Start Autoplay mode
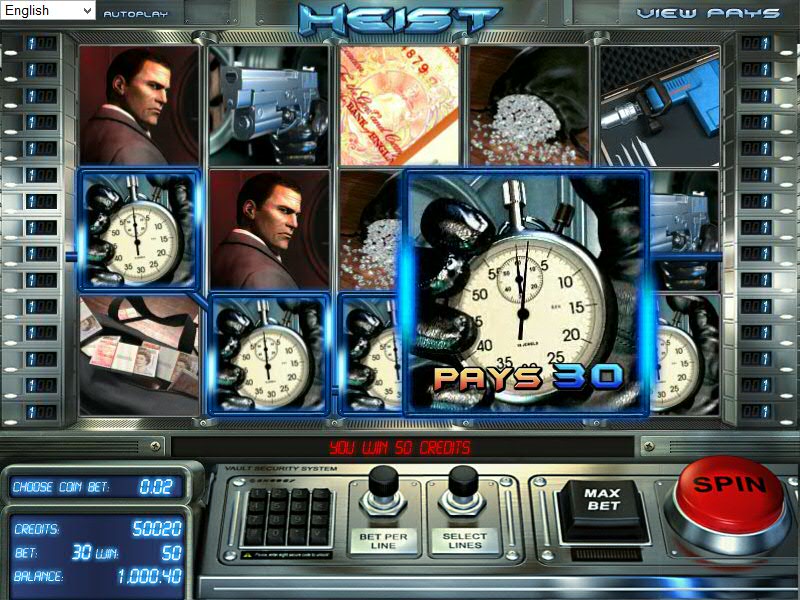Screen dimensions: 800x600 pyautogui.click(x=136, y=15)
